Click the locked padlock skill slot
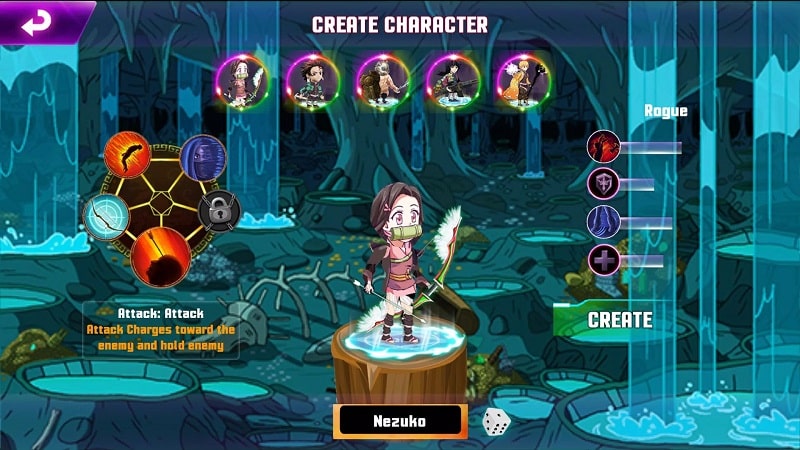Screen dimensions: 800x450 pyautogui.click(x=219, y=210)
